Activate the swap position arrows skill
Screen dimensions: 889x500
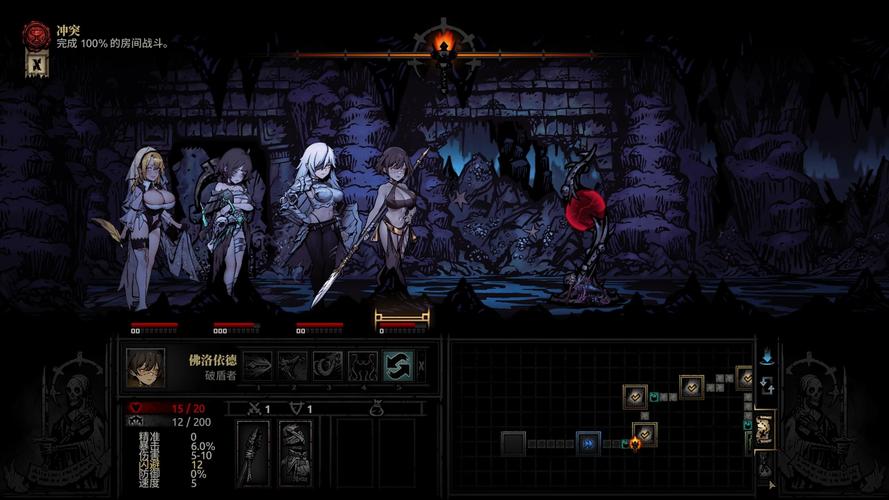397,366
